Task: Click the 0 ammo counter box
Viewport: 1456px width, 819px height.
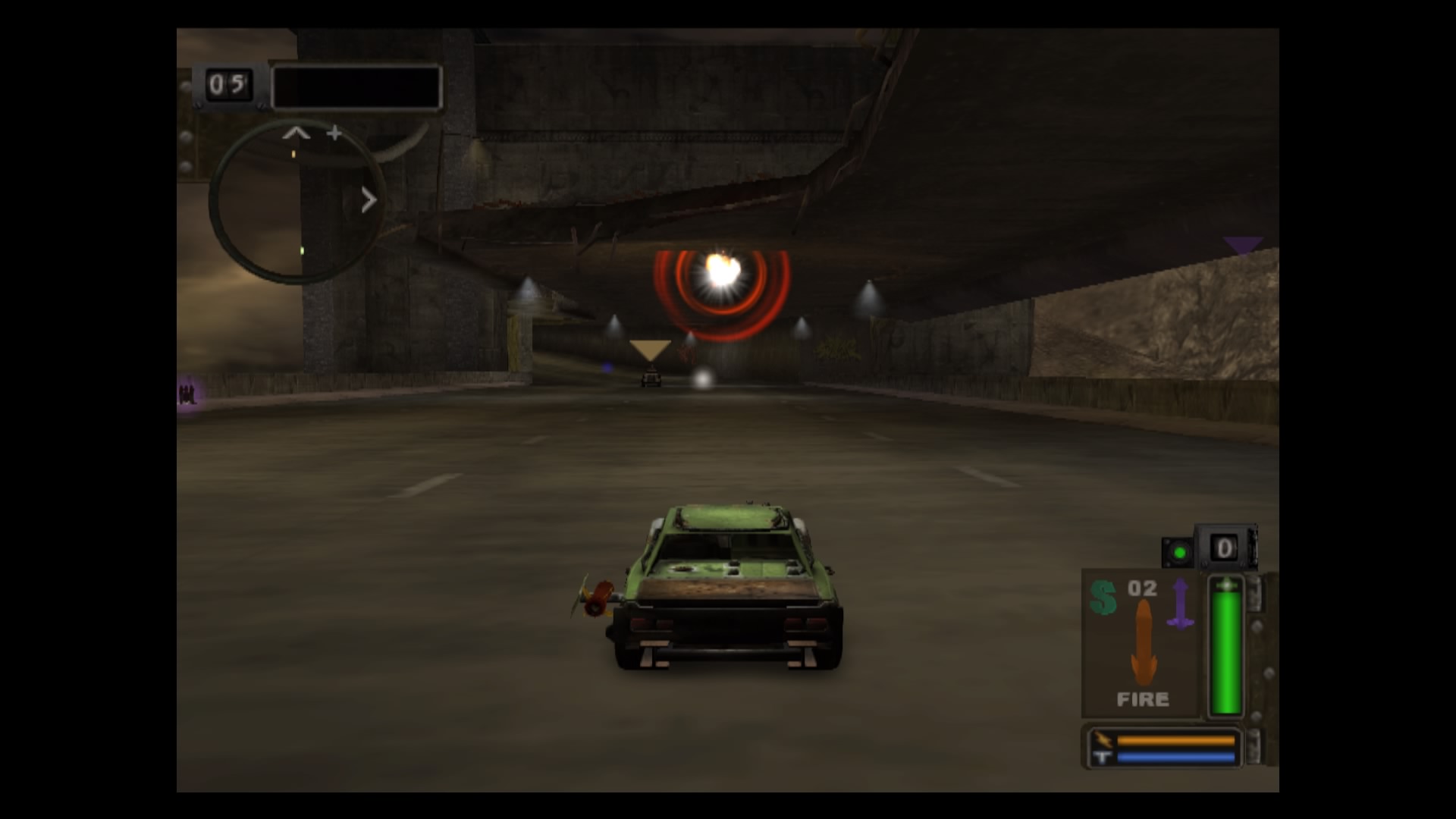Action: tap(1224, 549)
